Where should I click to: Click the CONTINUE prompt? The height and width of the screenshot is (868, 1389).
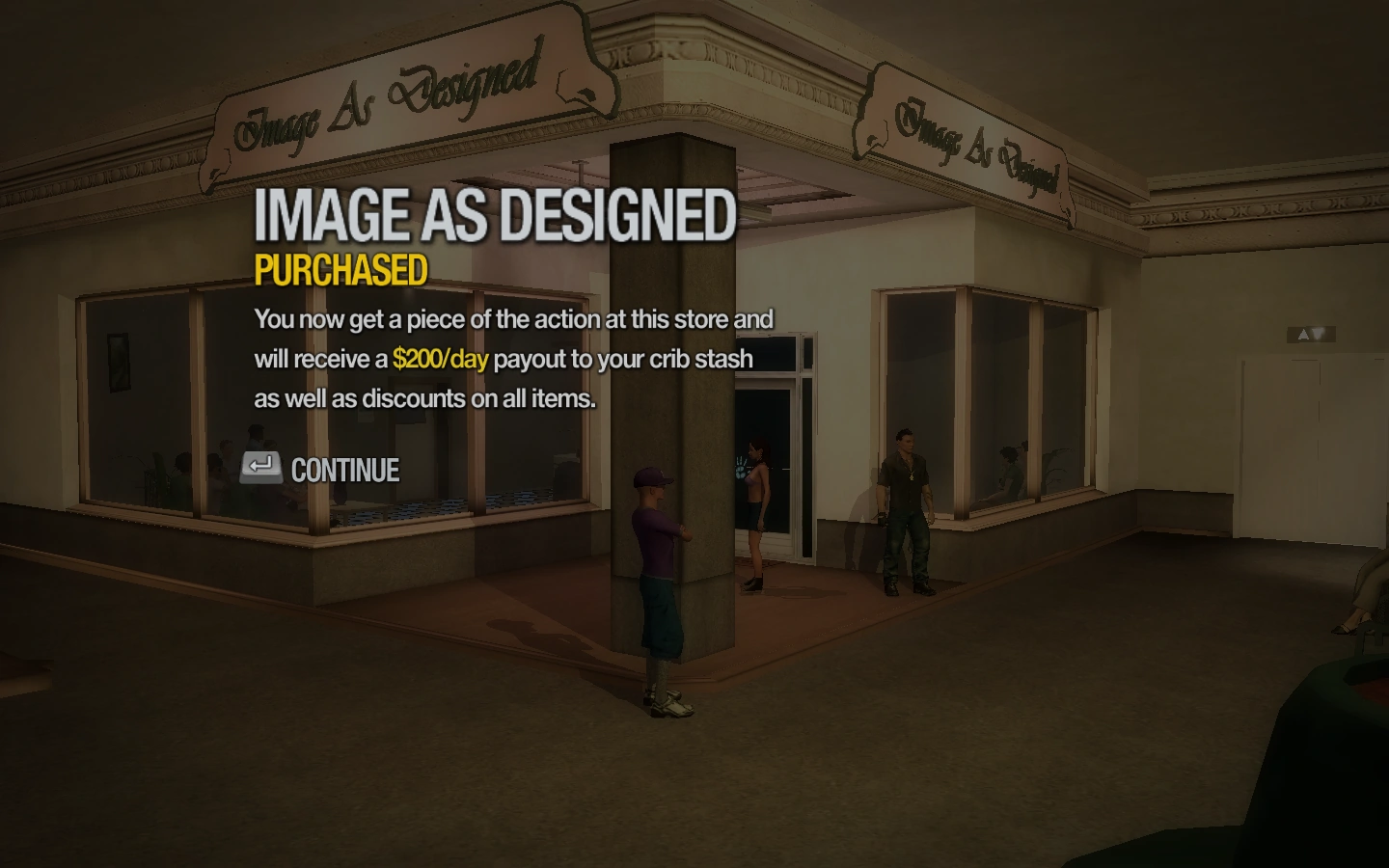[343, 471]
